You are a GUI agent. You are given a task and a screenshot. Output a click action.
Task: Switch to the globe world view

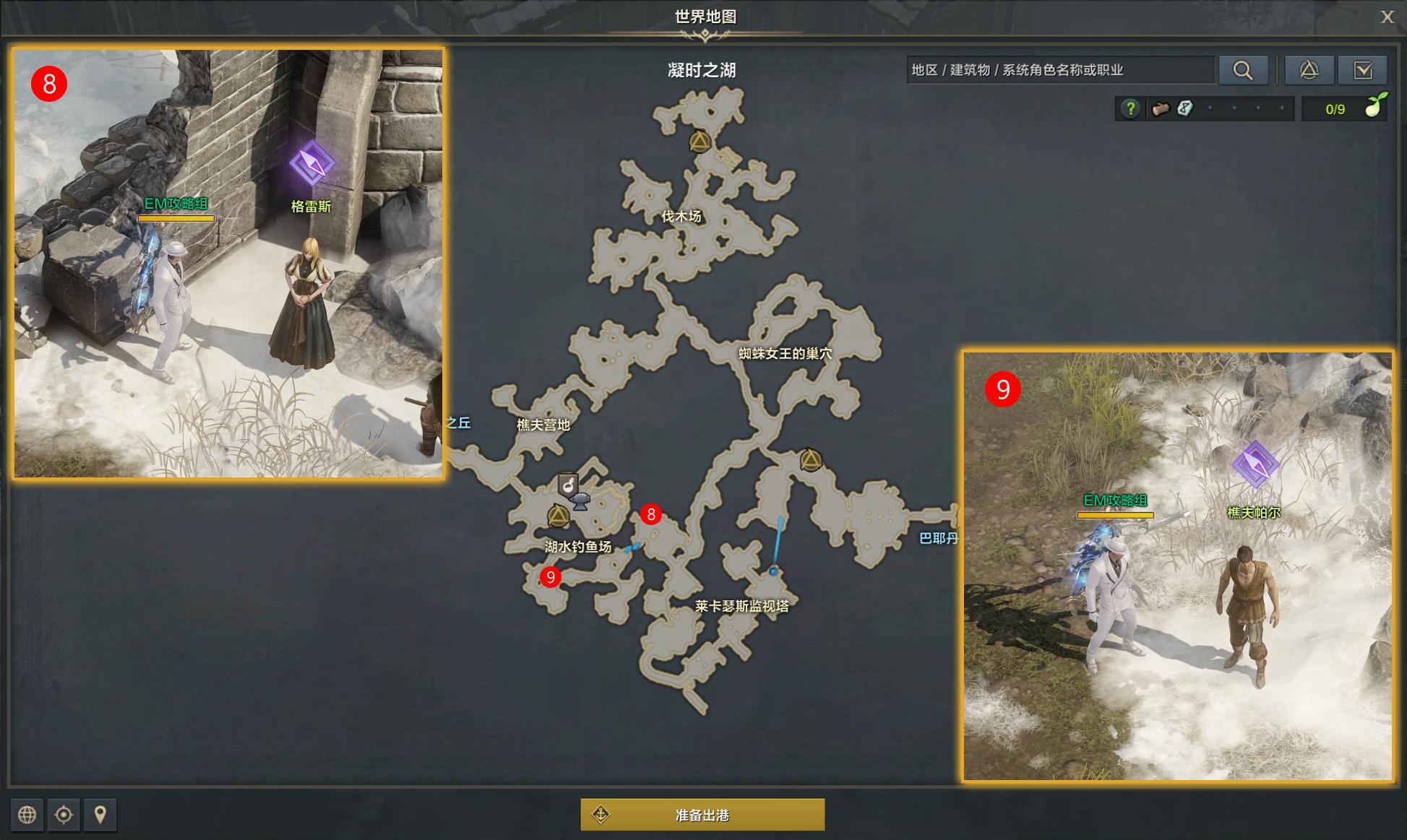click(x=27, y=815)
